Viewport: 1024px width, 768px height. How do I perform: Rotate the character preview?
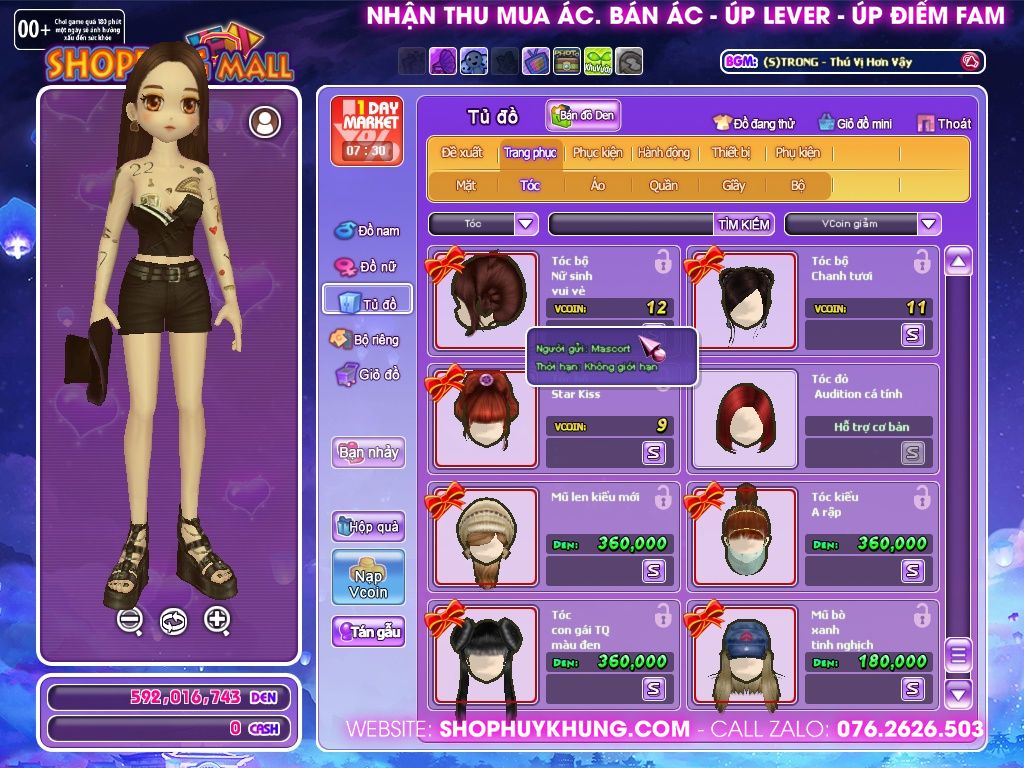[173, 621]
